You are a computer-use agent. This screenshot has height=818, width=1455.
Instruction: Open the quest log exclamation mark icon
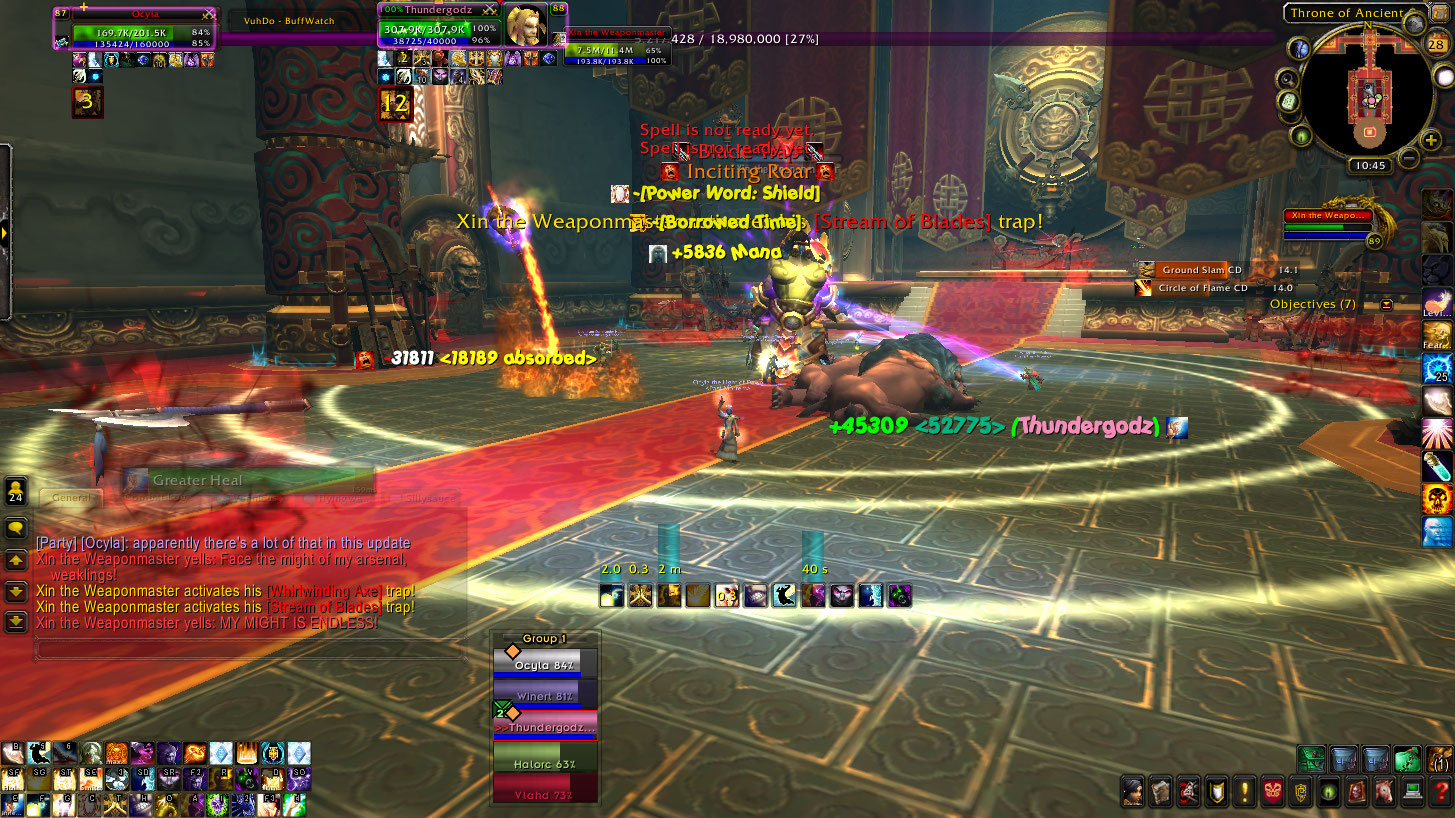1244,791
